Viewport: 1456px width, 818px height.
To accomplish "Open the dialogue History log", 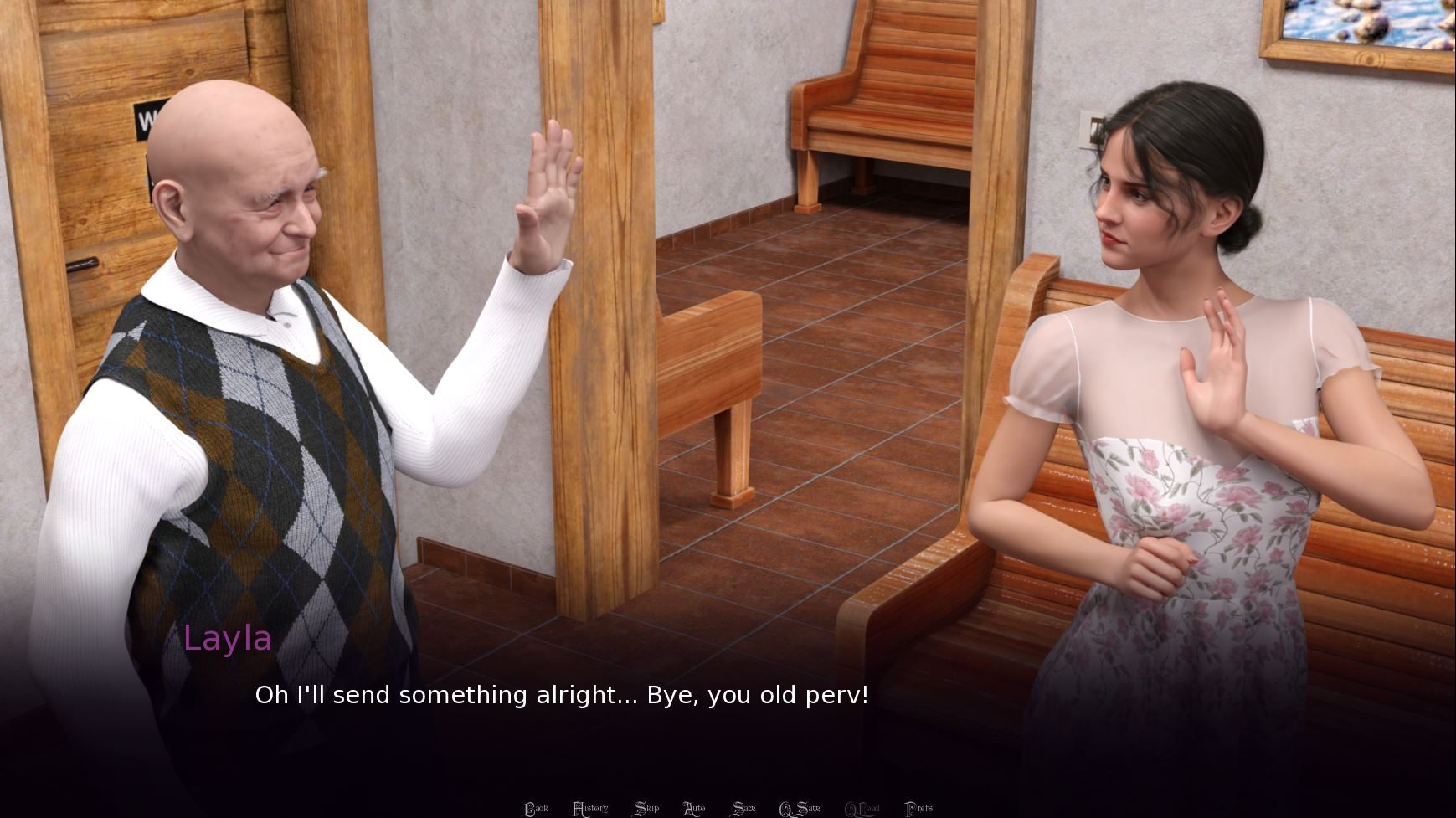I will pos(590,808).
